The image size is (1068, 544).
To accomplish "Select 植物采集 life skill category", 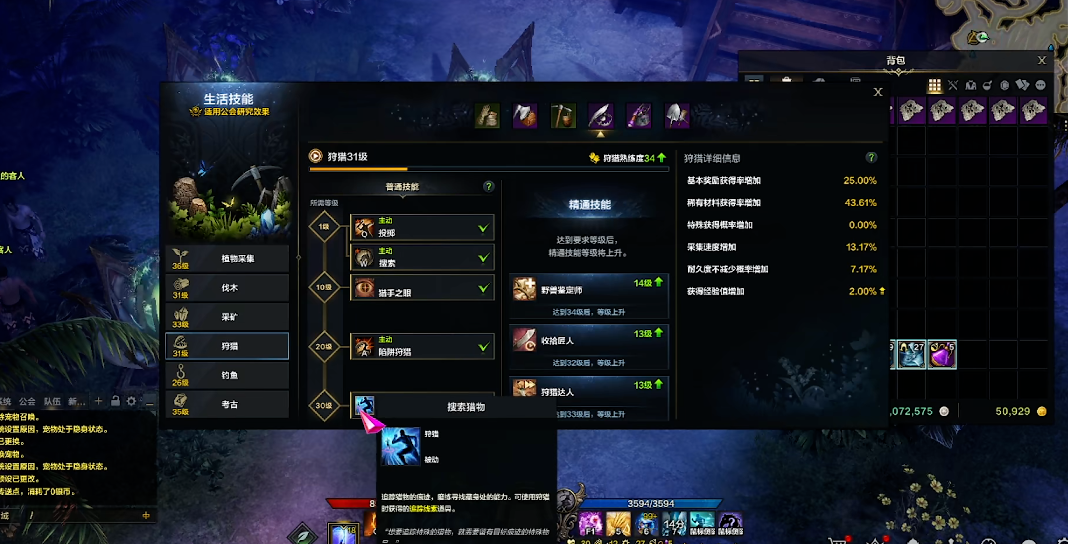I will coord(227,258).
